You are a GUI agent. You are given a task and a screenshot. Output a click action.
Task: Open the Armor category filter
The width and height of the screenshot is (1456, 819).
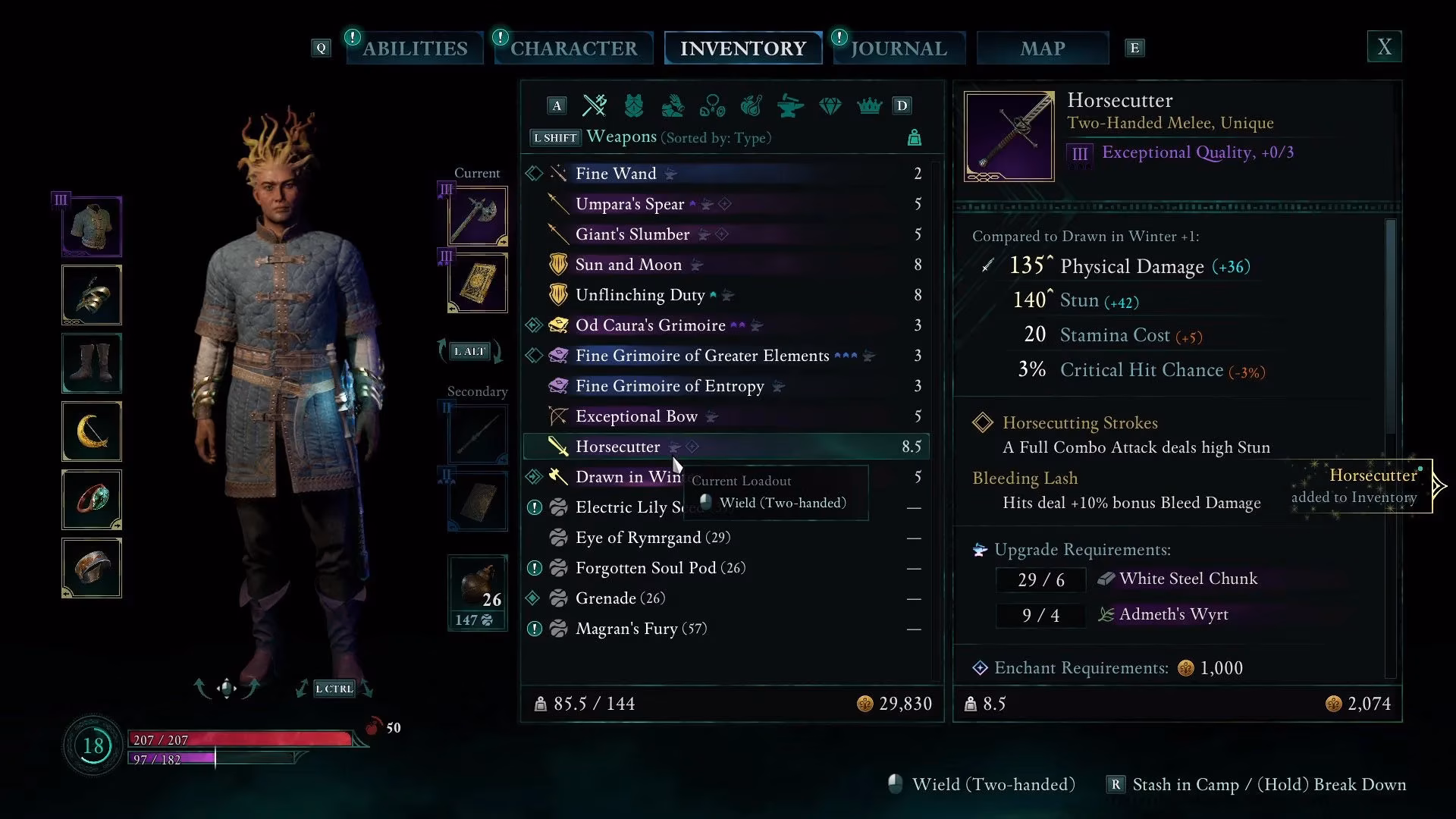click(635, 105)
